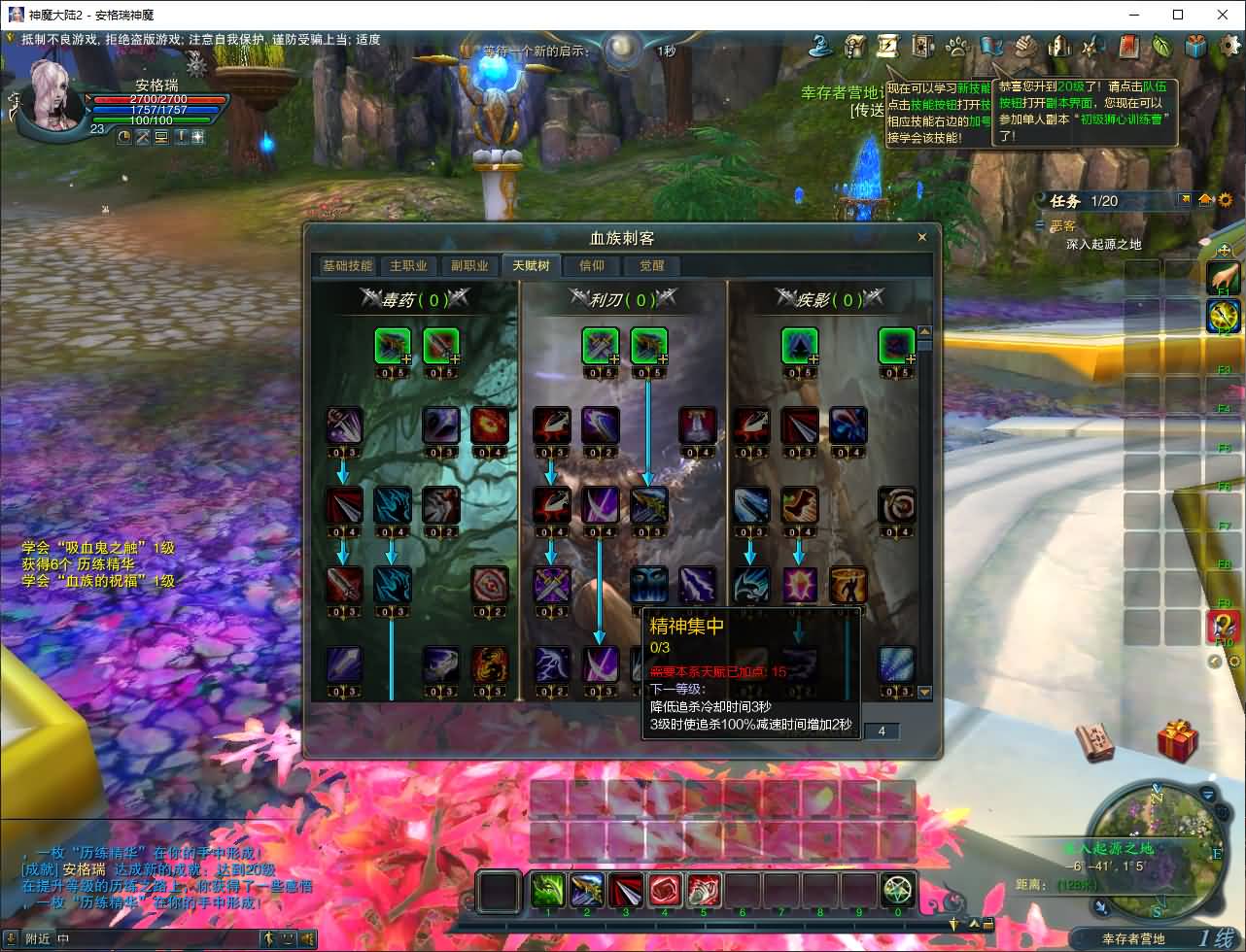This screenshot has width=1246, height=952.
Task: Open the wizard hat menu icon
Action: (824, 46)
